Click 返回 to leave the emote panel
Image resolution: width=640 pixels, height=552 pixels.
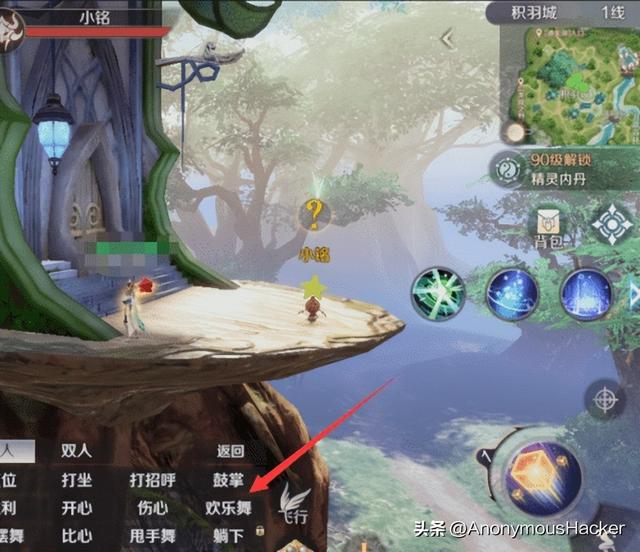(x=230, y=451)
